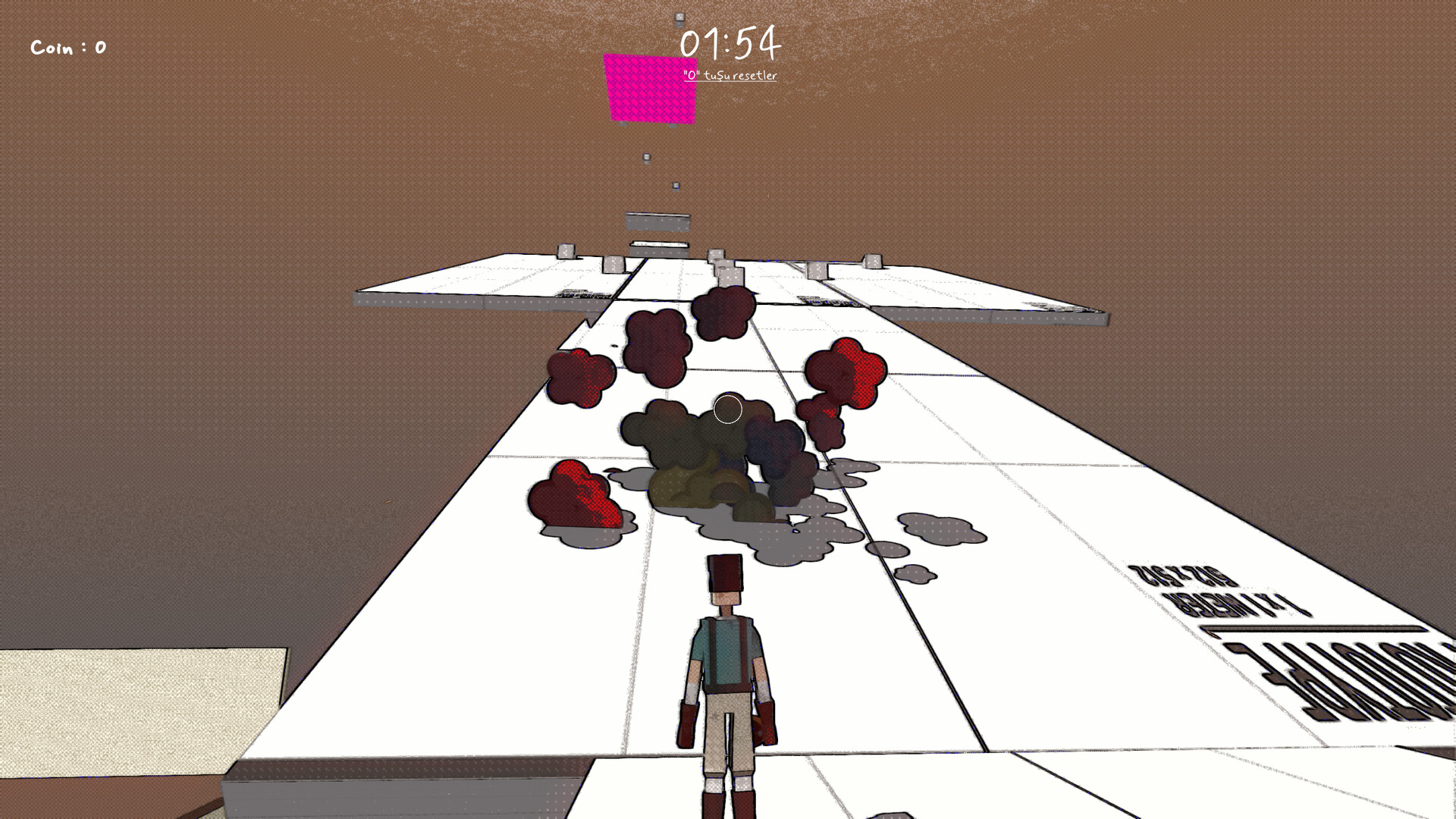Click the character's red glove on his left hand

tap(766, 722)
